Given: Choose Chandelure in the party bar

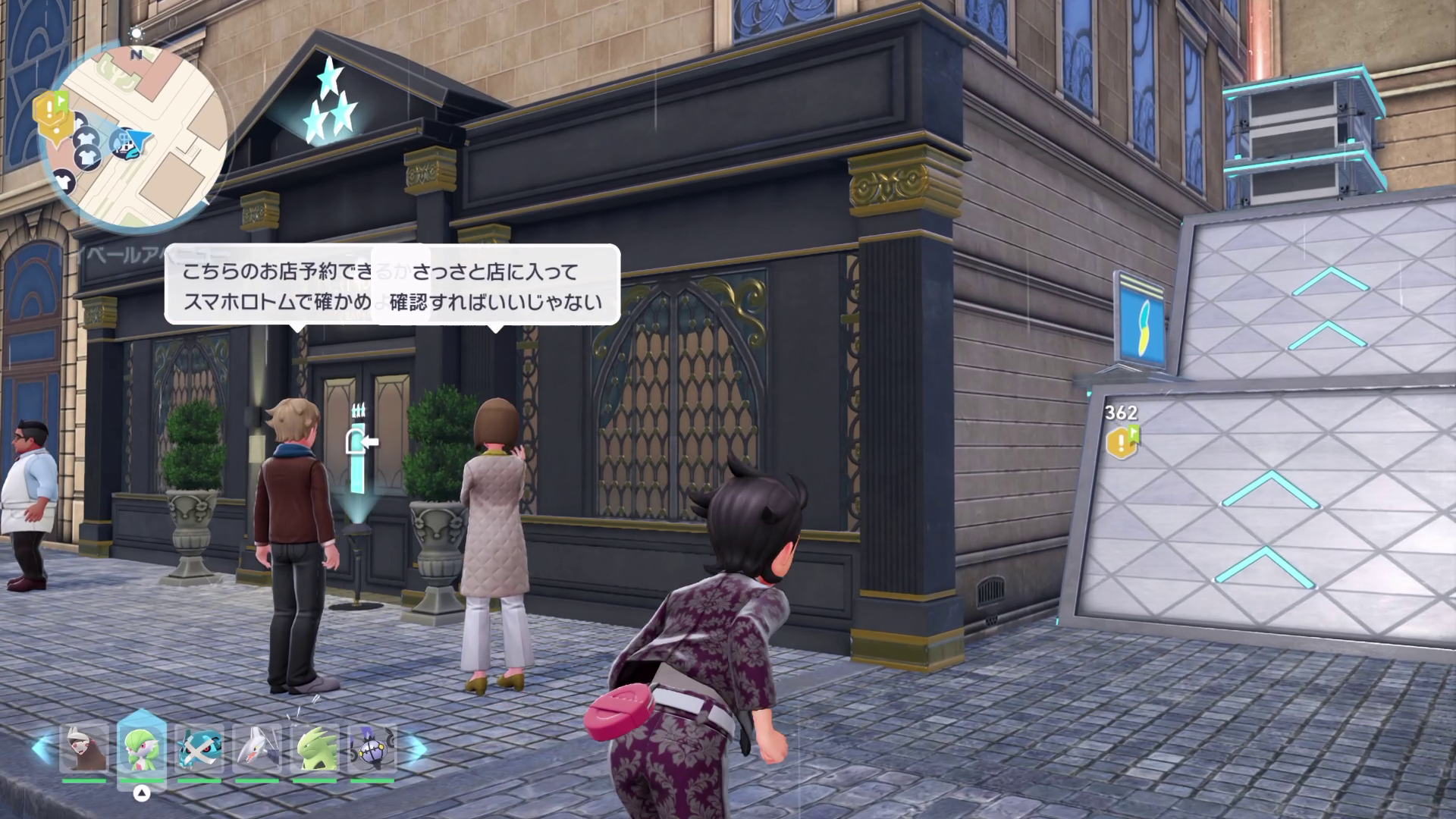Looking at the screenshot, I should pyautogui.click(x=372, y=748).
